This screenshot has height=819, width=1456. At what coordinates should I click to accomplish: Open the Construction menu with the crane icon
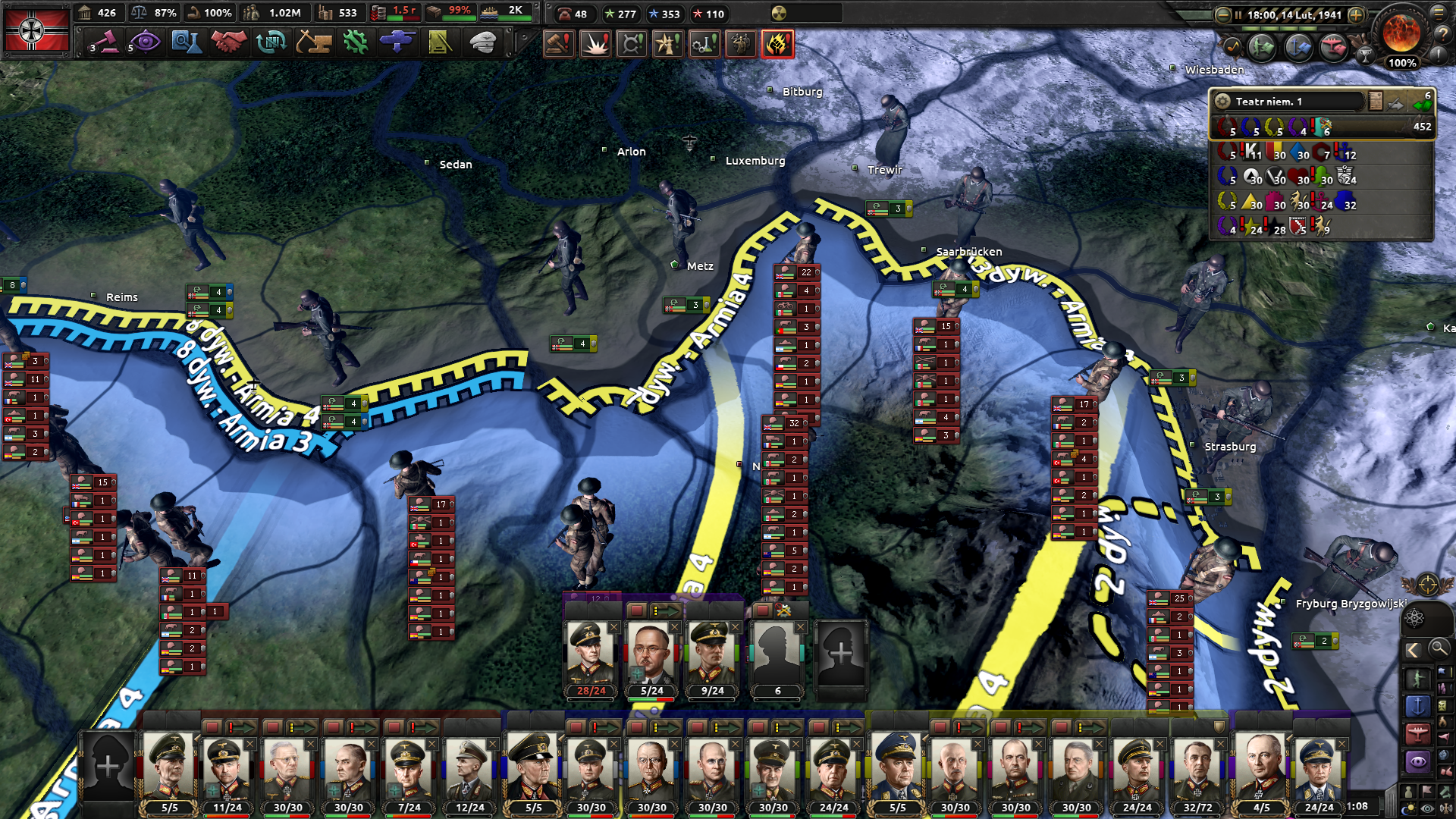(x=313, y=42)
